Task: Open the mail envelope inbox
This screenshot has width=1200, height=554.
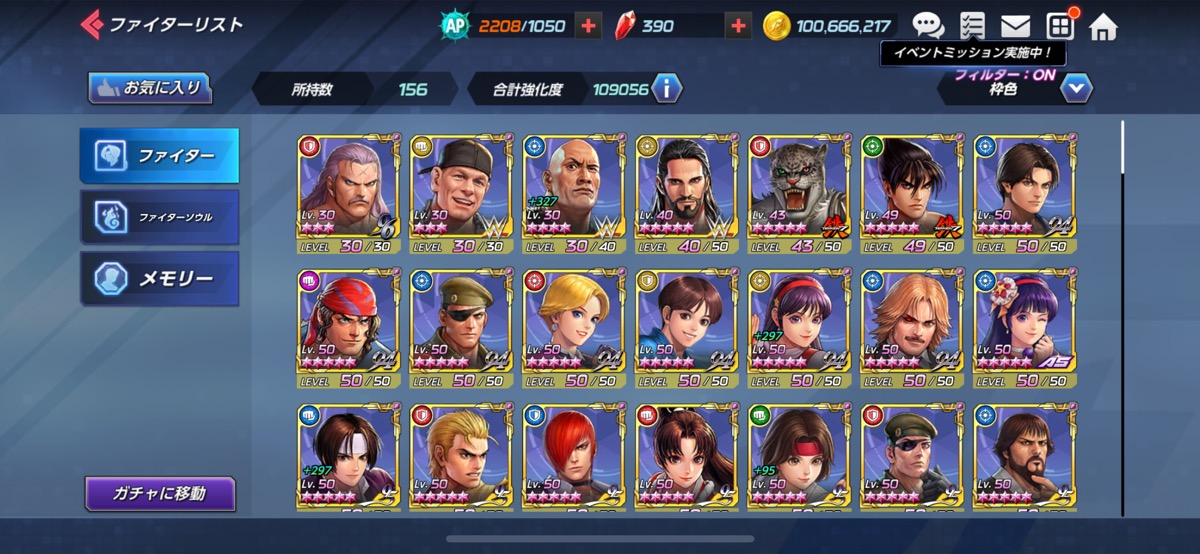Action: point(1015,26)
